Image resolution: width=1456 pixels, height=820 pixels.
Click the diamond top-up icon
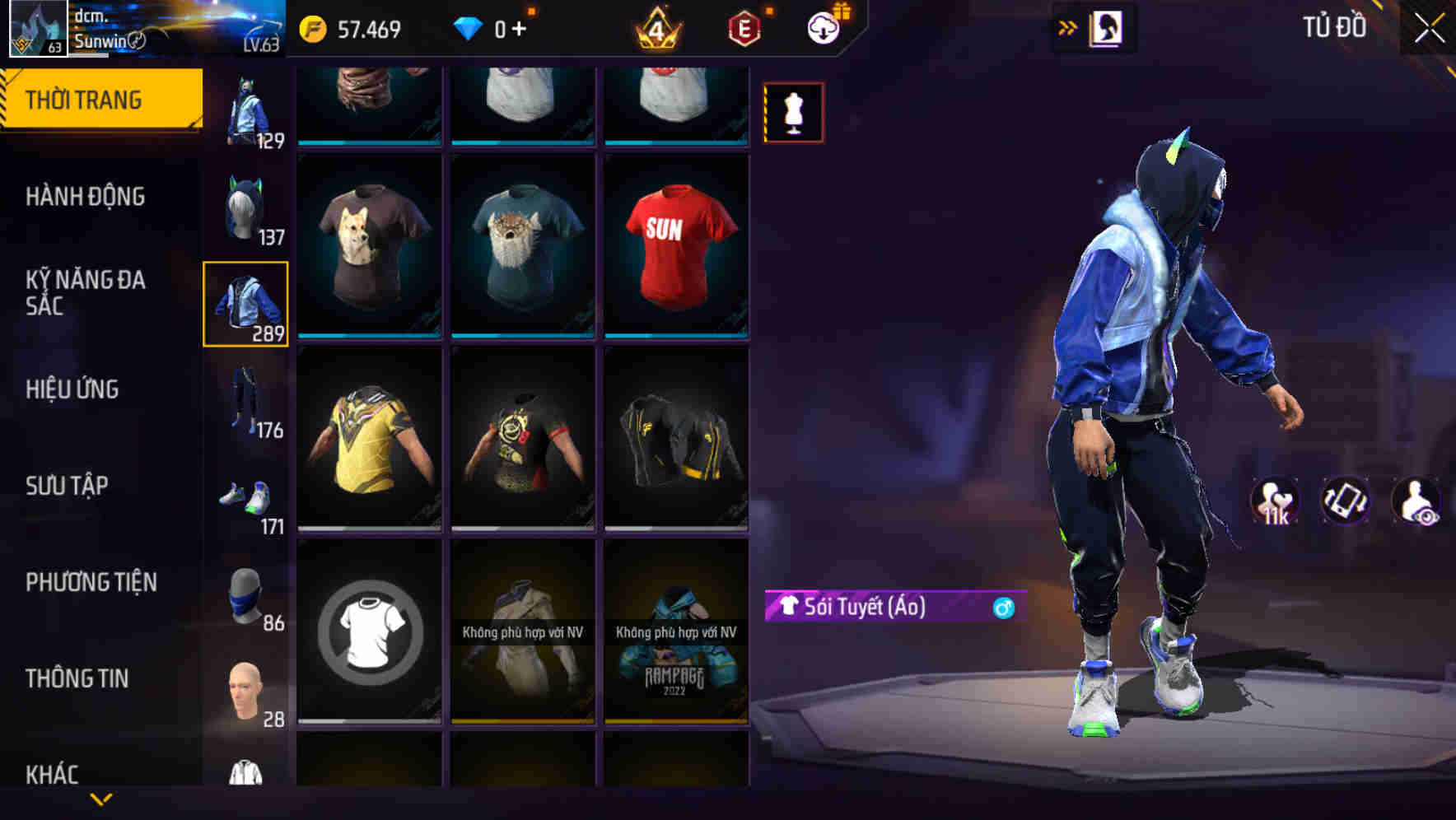(469, 28)
